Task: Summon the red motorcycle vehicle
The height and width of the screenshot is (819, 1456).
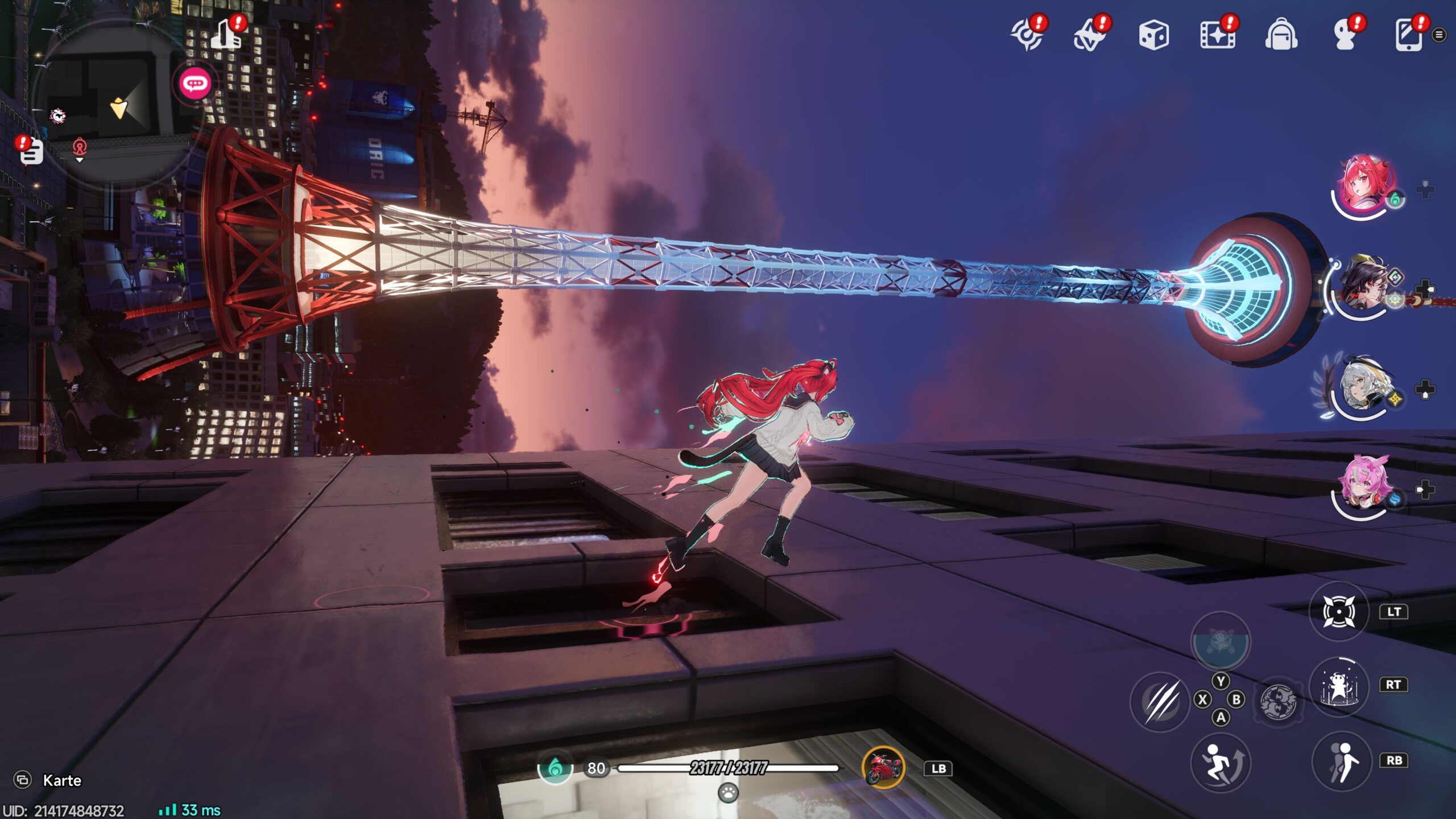Action: click(x=883, y=768)
